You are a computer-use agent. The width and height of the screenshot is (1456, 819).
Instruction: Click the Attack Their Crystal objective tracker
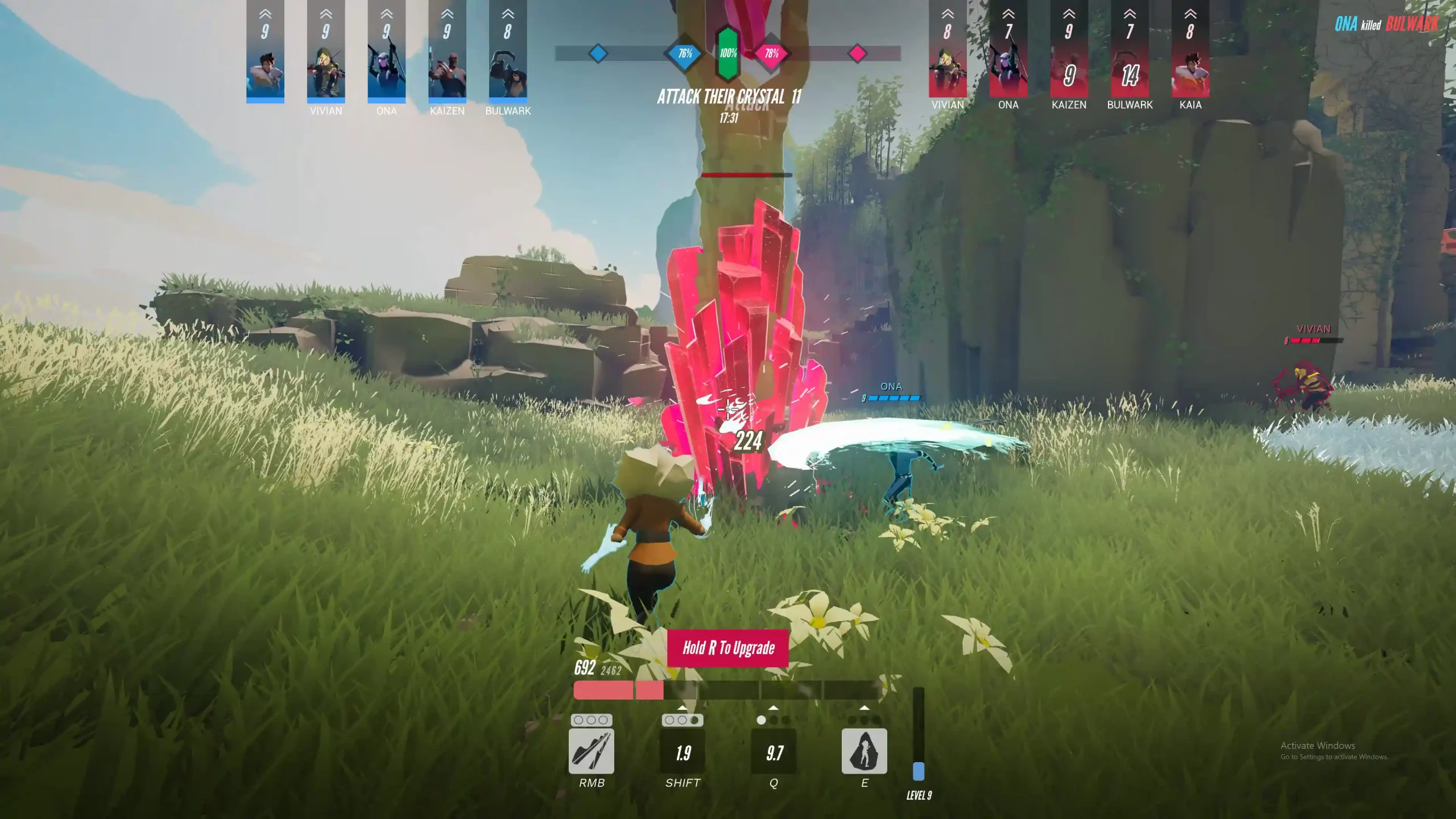[729, 97]
